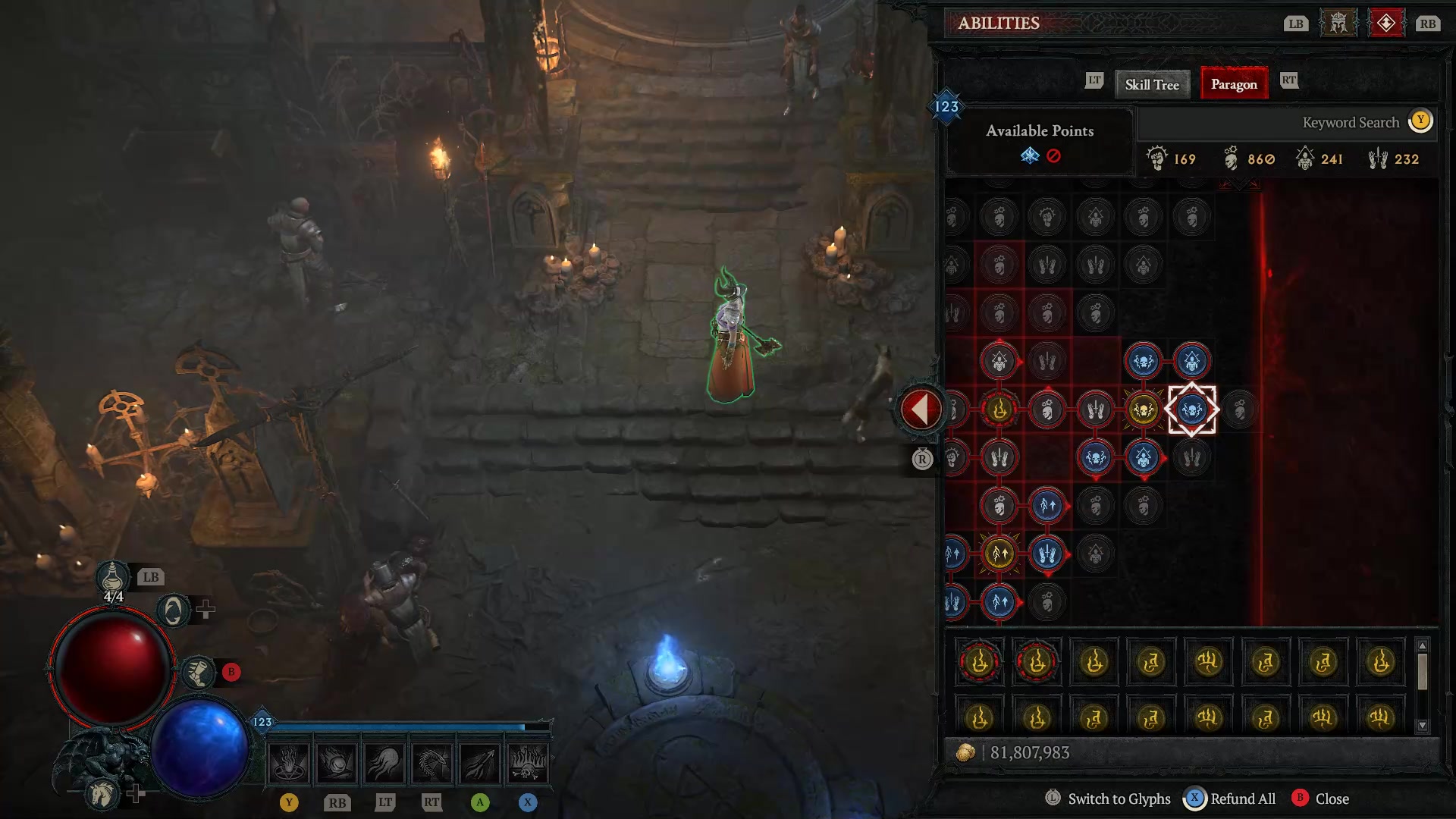Click the Strength attribute icon showing 169
Viewport: 1456px width, 819px height.
click(x=1156, y=158)
